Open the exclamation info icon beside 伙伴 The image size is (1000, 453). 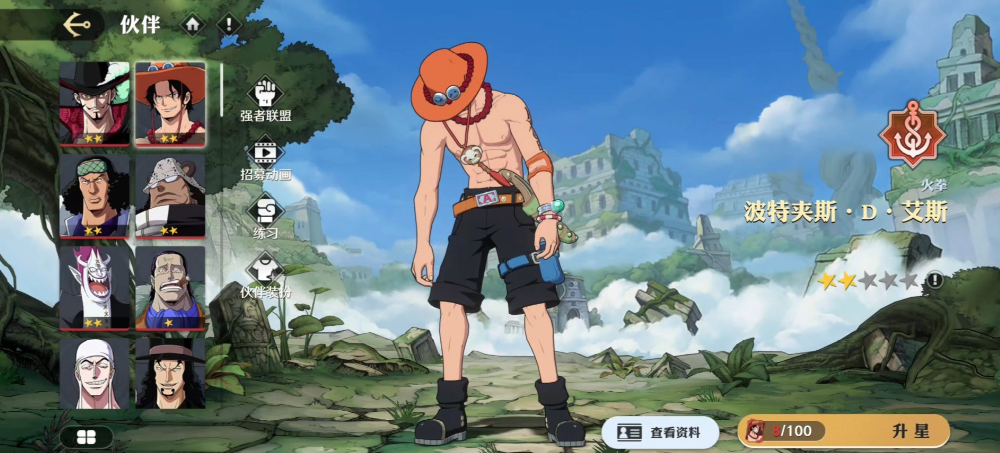pyautogui.click(x=229, y=24)
